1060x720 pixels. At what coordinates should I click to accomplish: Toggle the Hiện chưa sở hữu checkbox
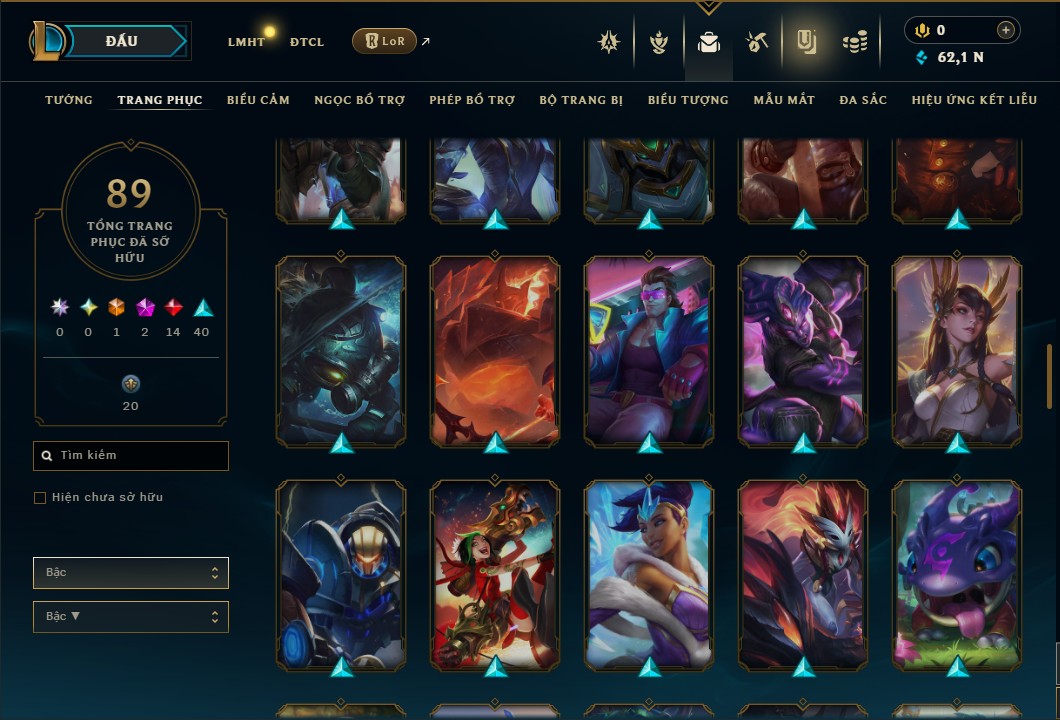pyautogui.click(x=40, y=498)
